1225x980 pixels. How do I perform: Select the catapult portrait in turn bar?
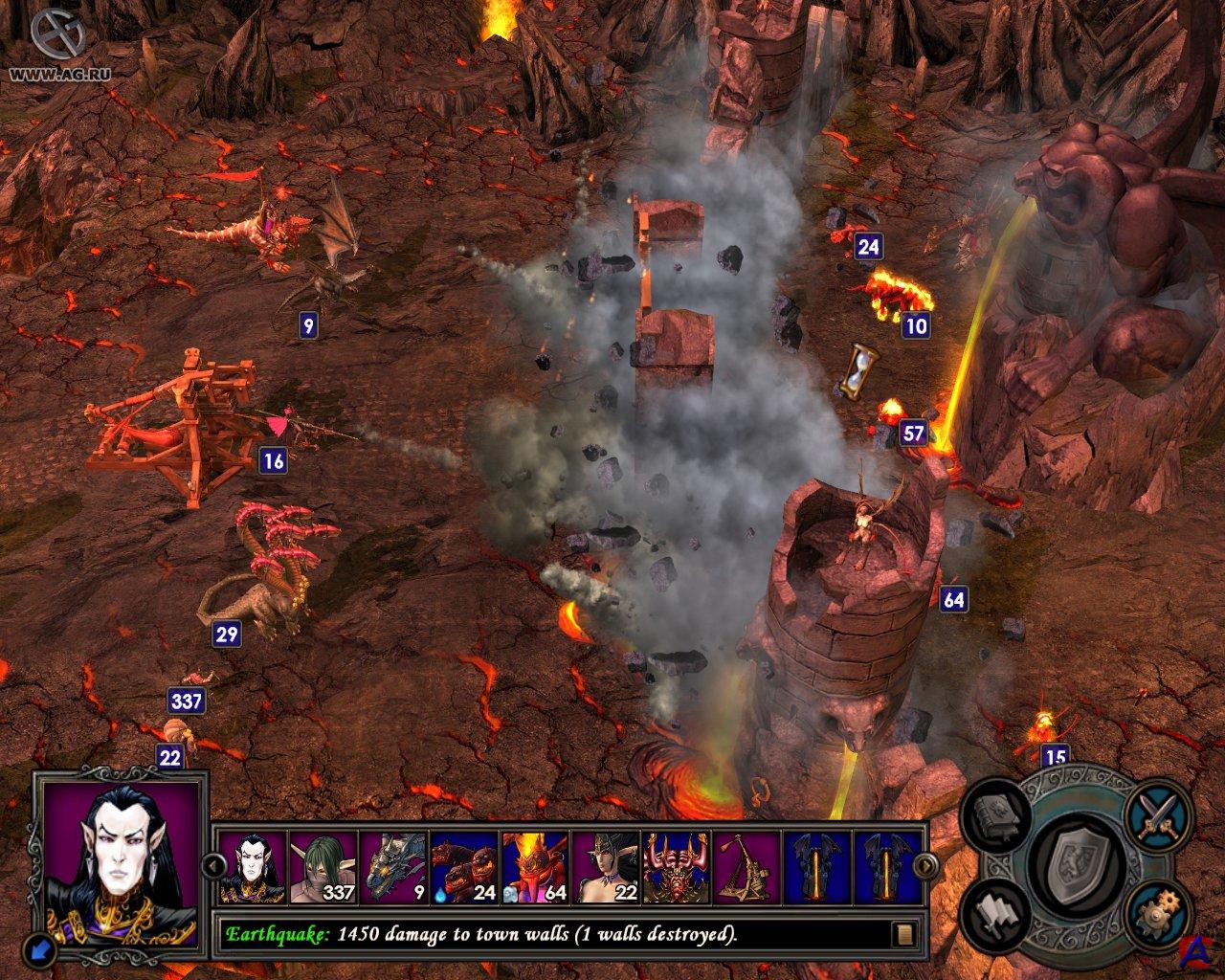(x=746, y=867)
